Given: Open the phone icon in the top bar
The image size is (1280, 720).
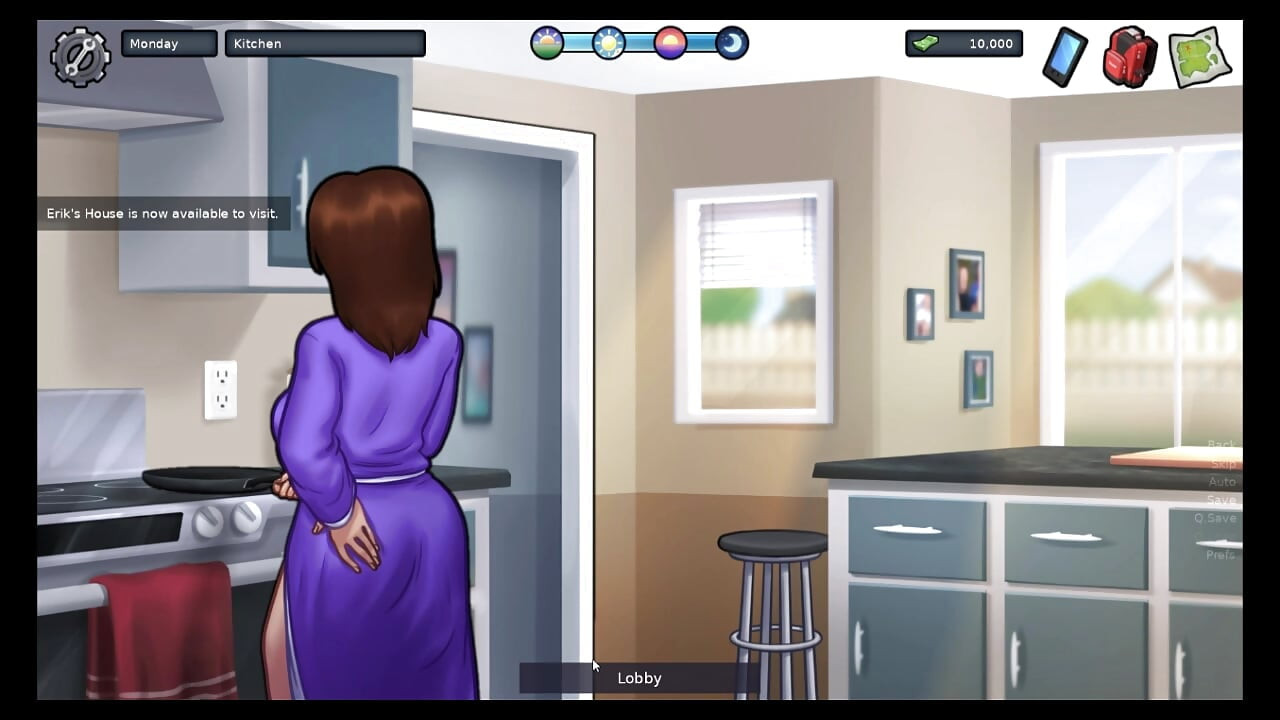Looking at the screenshot, I should [x=1063, y=58].
